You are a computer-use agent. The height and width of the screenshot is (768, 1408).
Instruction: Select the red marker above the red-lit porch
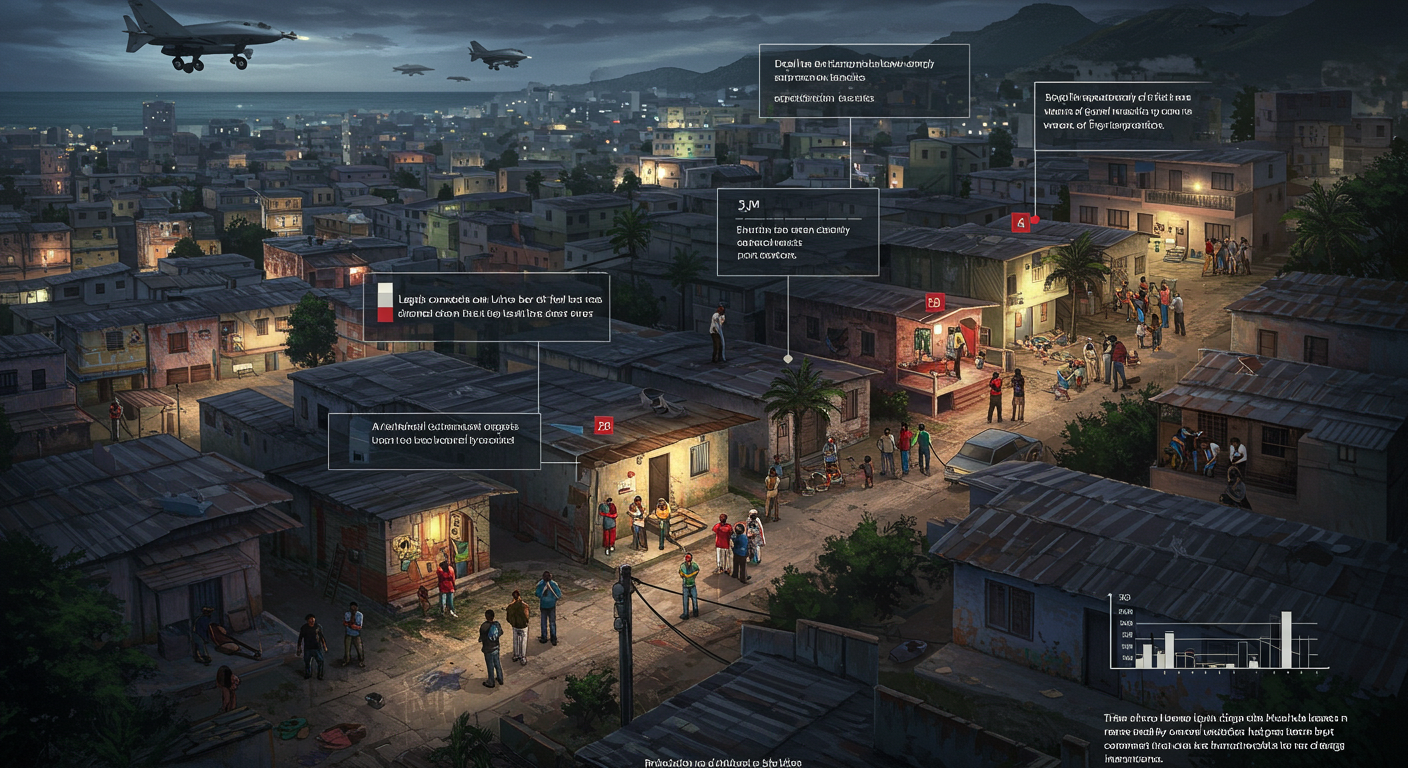[934, 301]
